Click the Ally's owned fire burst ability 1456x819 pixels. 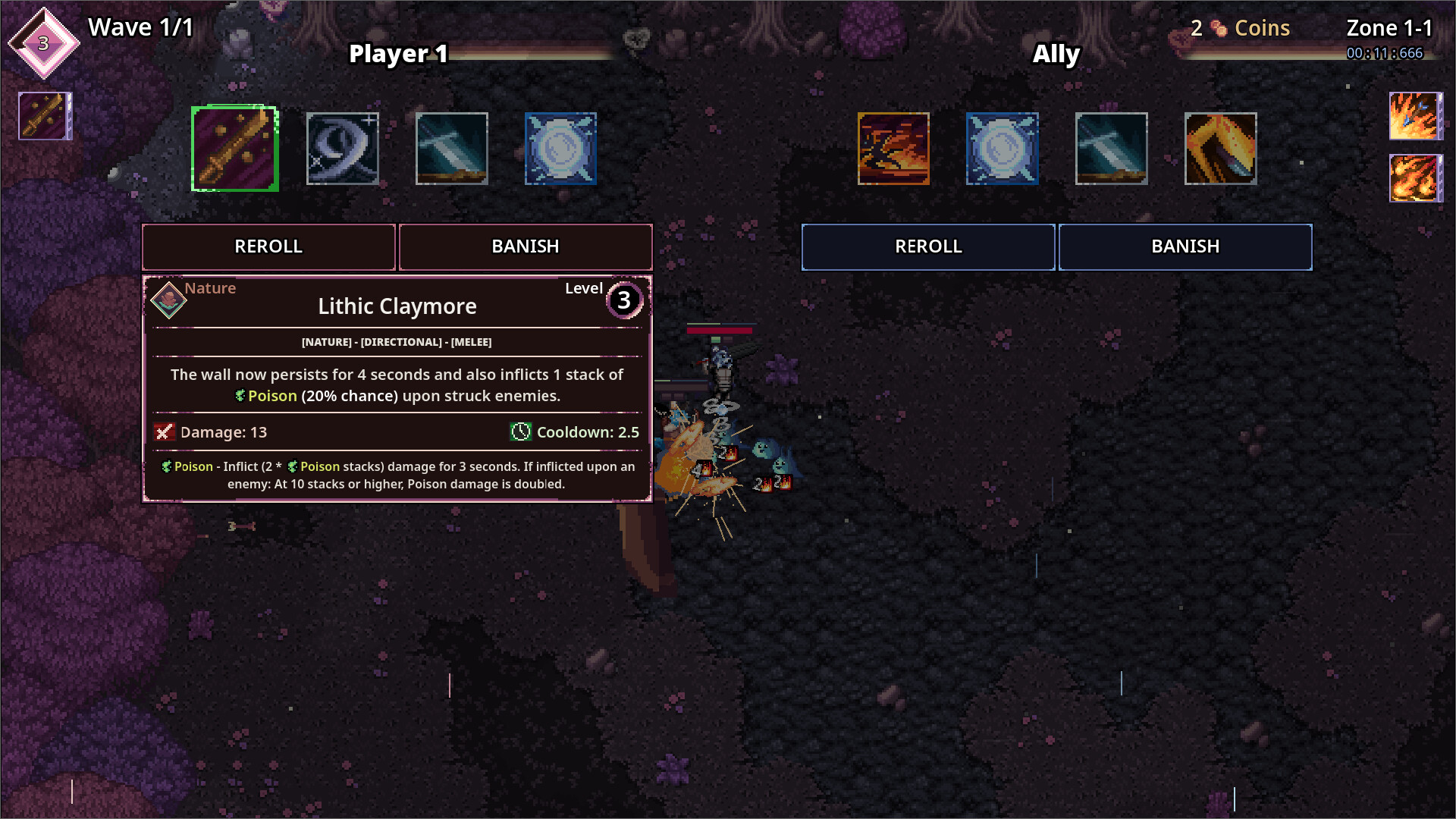[1415, 178]
